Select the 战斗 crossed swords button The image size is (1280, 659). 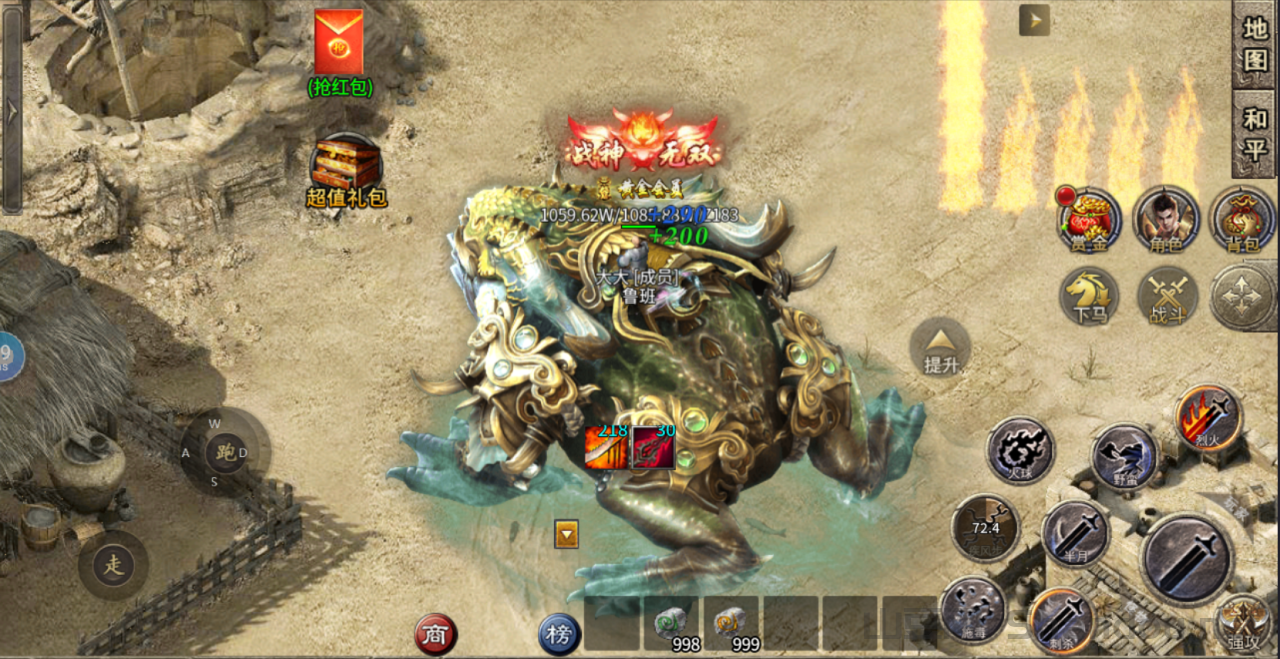[1166, 296]
